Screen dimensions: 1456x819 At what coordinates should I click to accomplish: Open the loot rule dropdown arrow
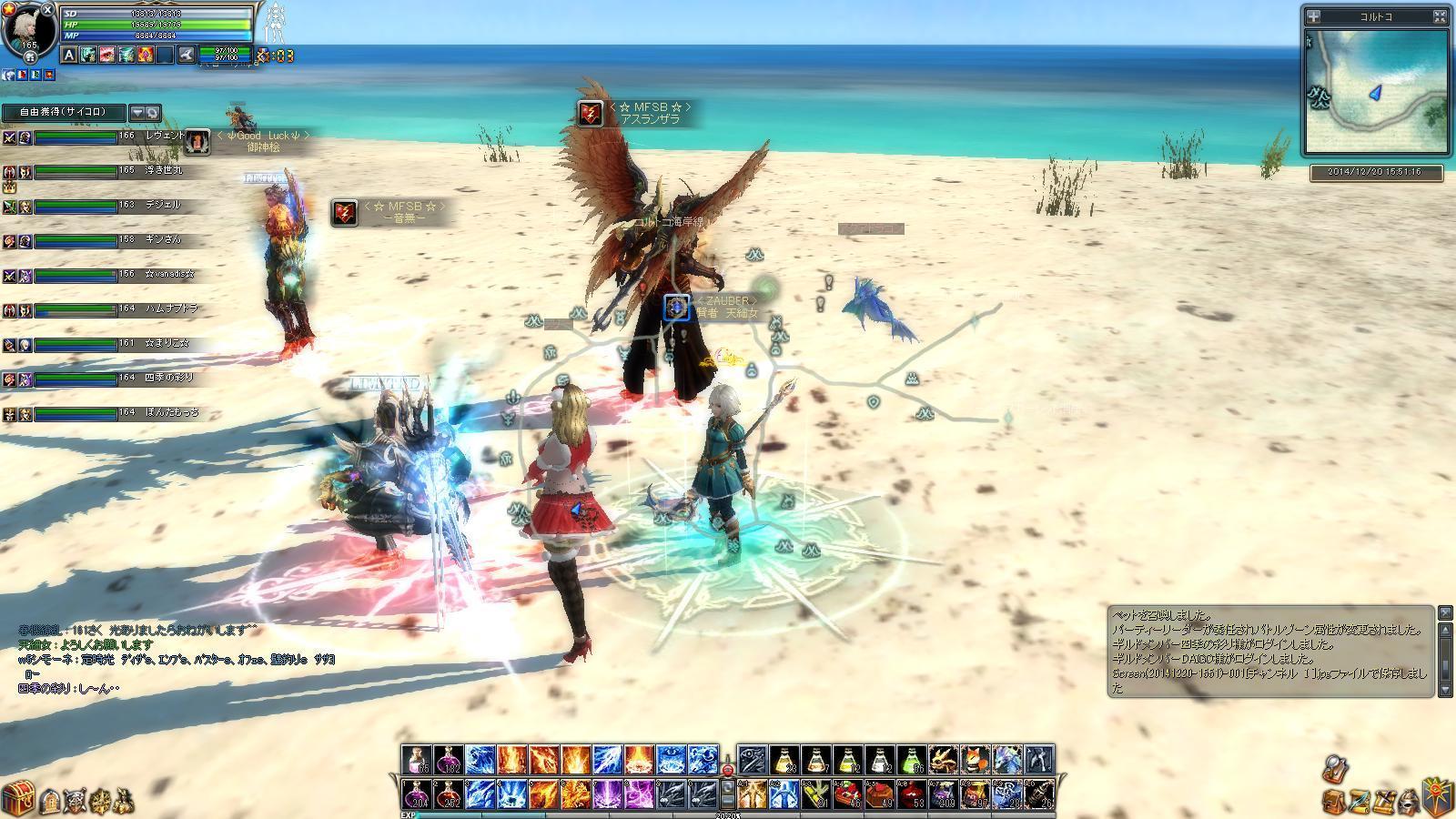click(x=137, y=113)
